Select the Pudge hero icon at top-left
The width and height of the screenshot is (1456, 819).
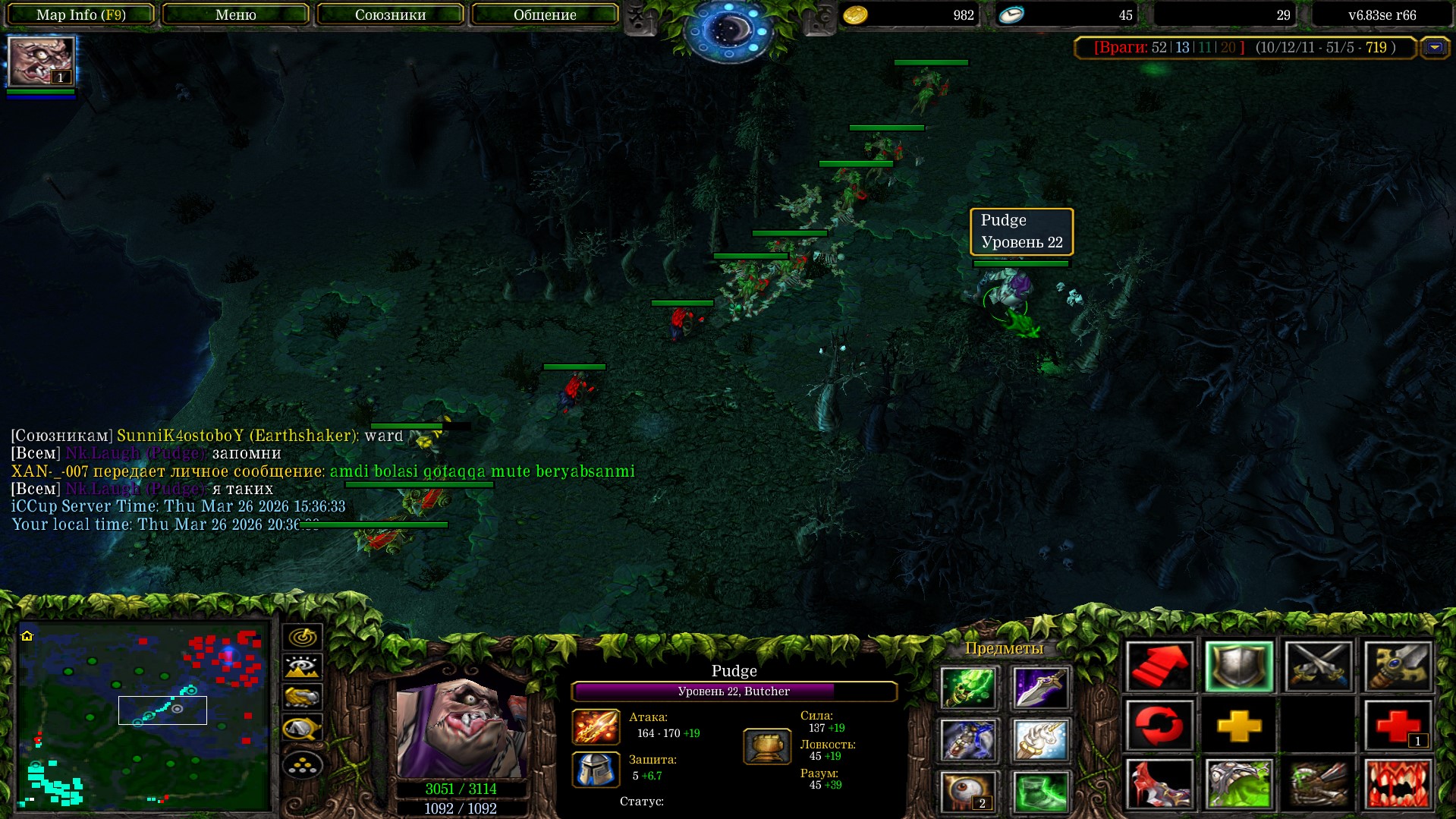click(x=41, y=61)
